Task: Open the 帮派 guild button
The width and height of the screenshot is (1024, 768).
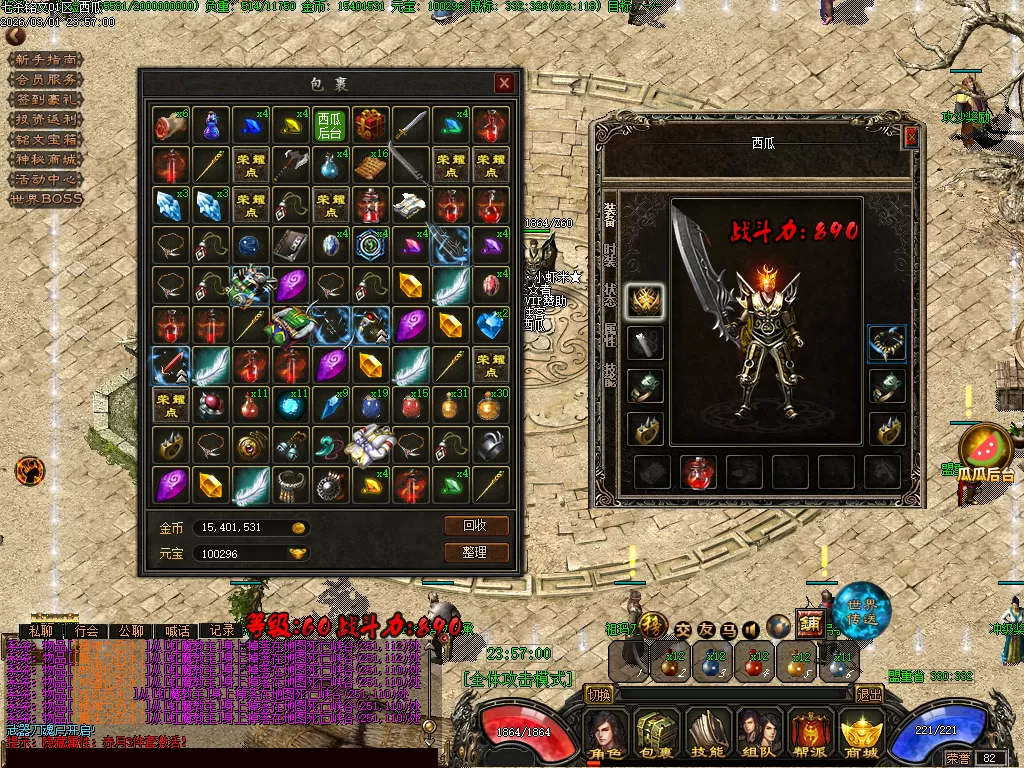Action: click(810, 735)
